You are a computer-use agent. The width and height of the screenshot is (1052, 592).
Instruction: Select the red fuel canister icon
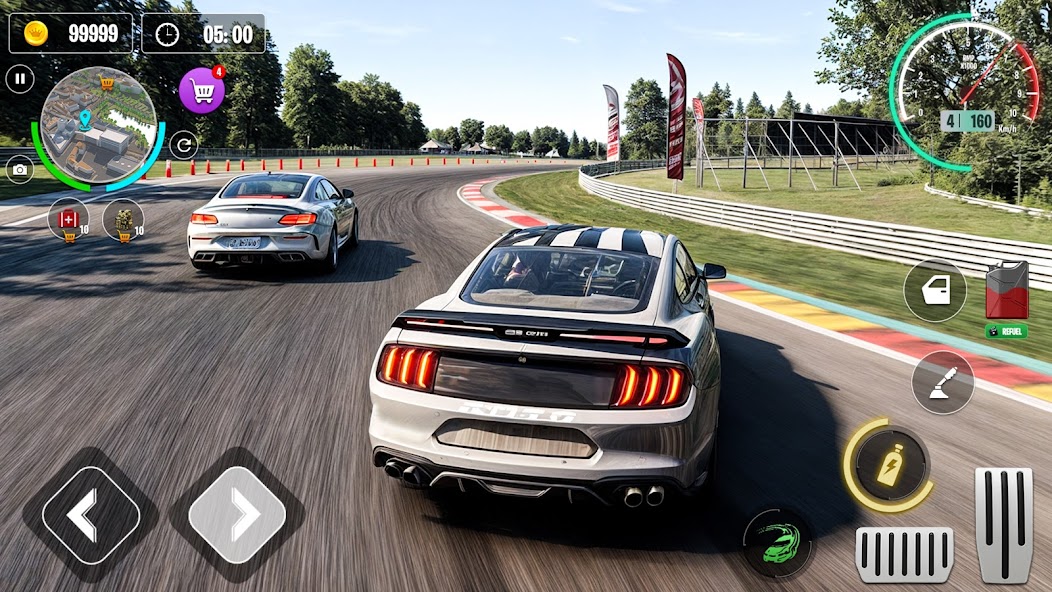tap(1006, 291)
